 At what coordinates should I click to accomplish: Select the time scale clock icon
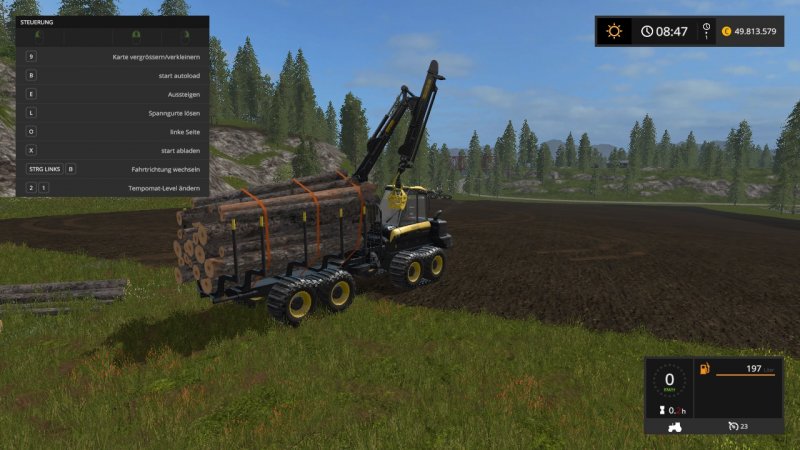pos(647,31)
